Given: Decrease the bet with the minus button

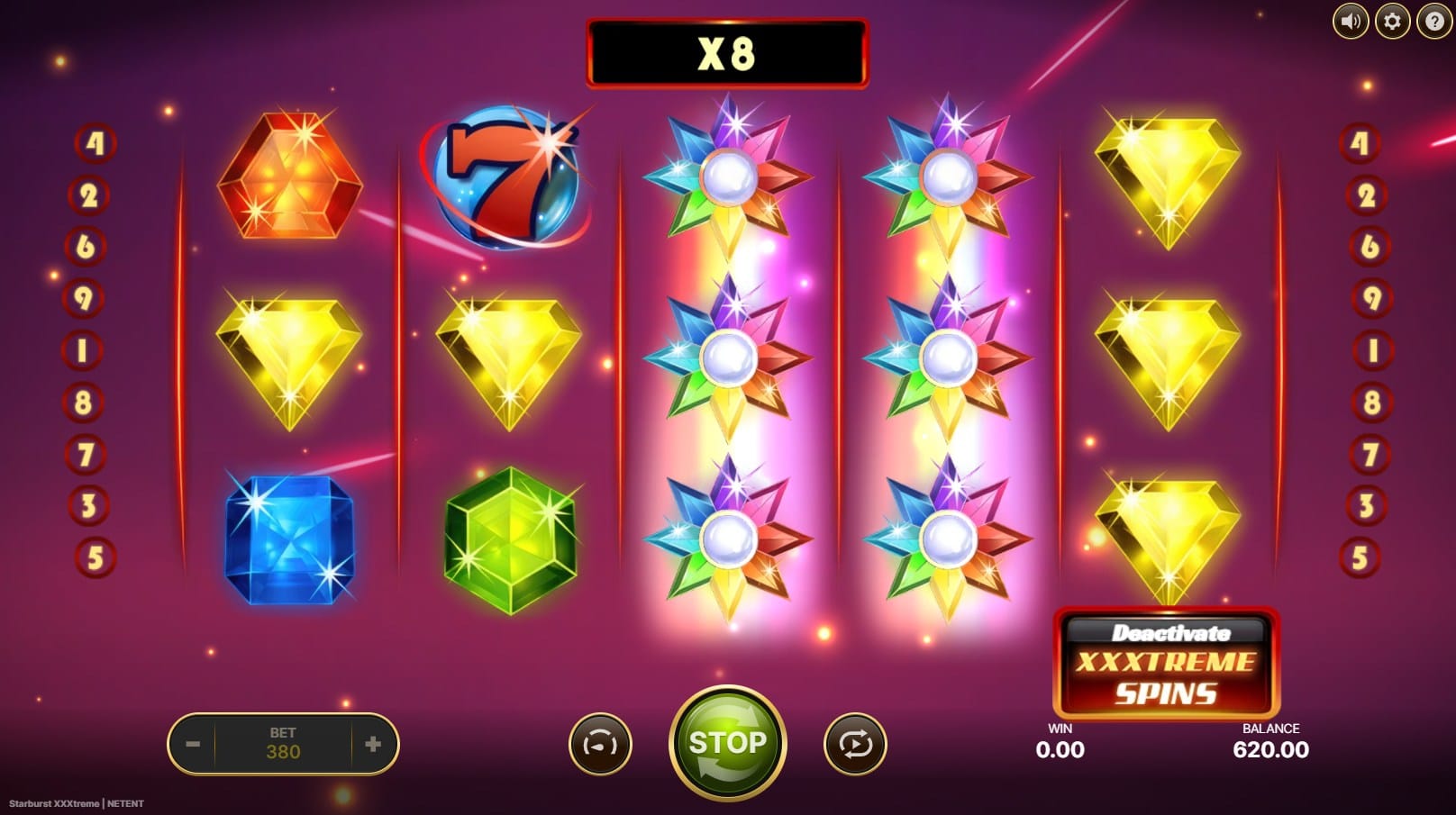Looking at the screenshot, I should click(193, 744).
